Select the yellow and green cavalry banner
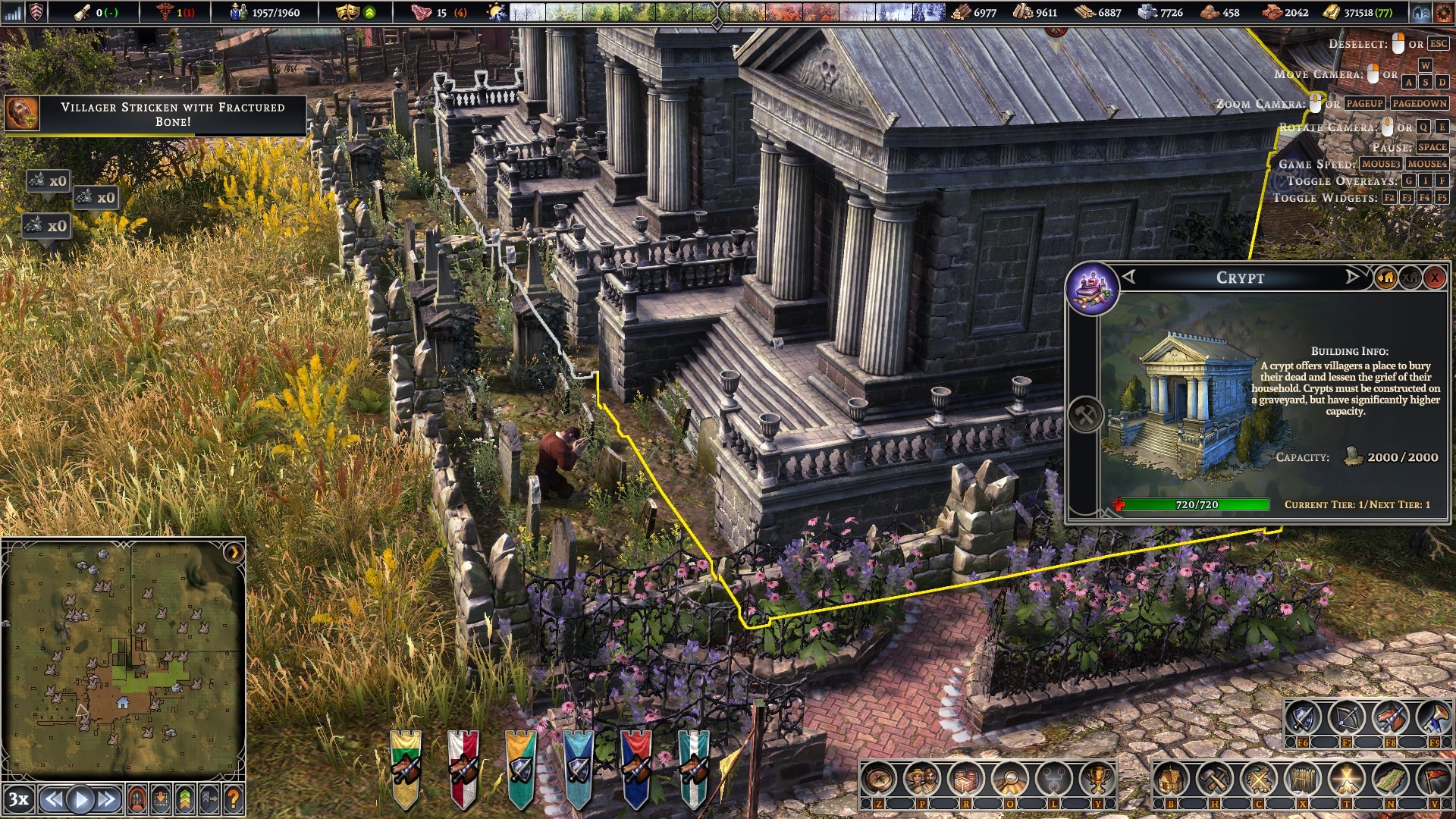 click(x=406, y=767)
